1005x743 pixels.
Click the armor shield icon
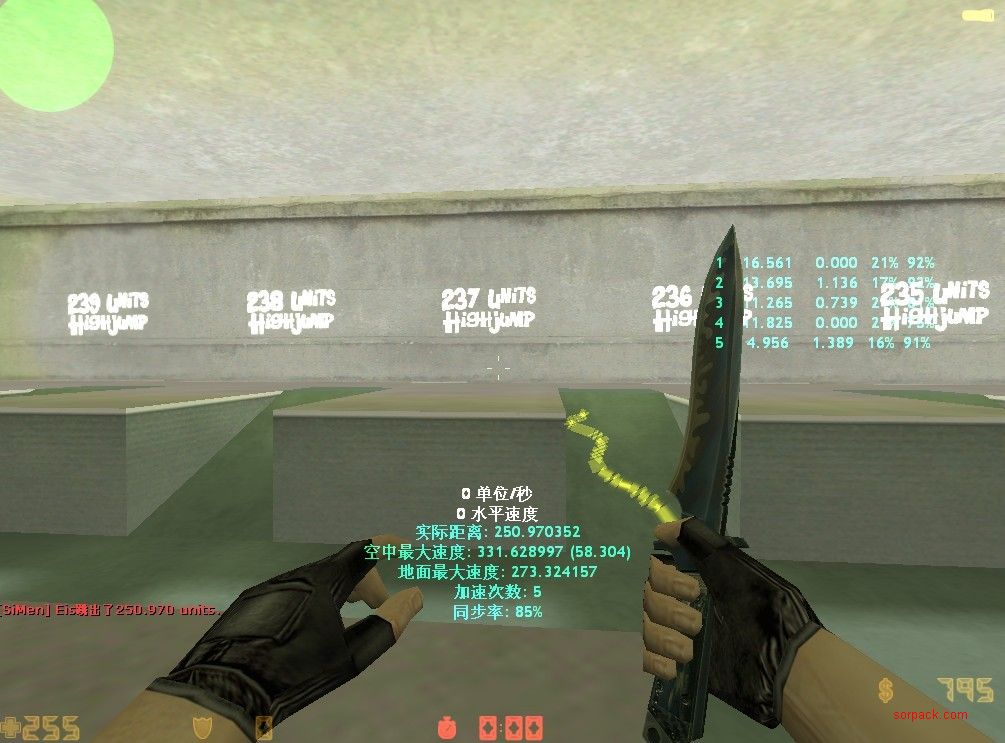point(200,727)
